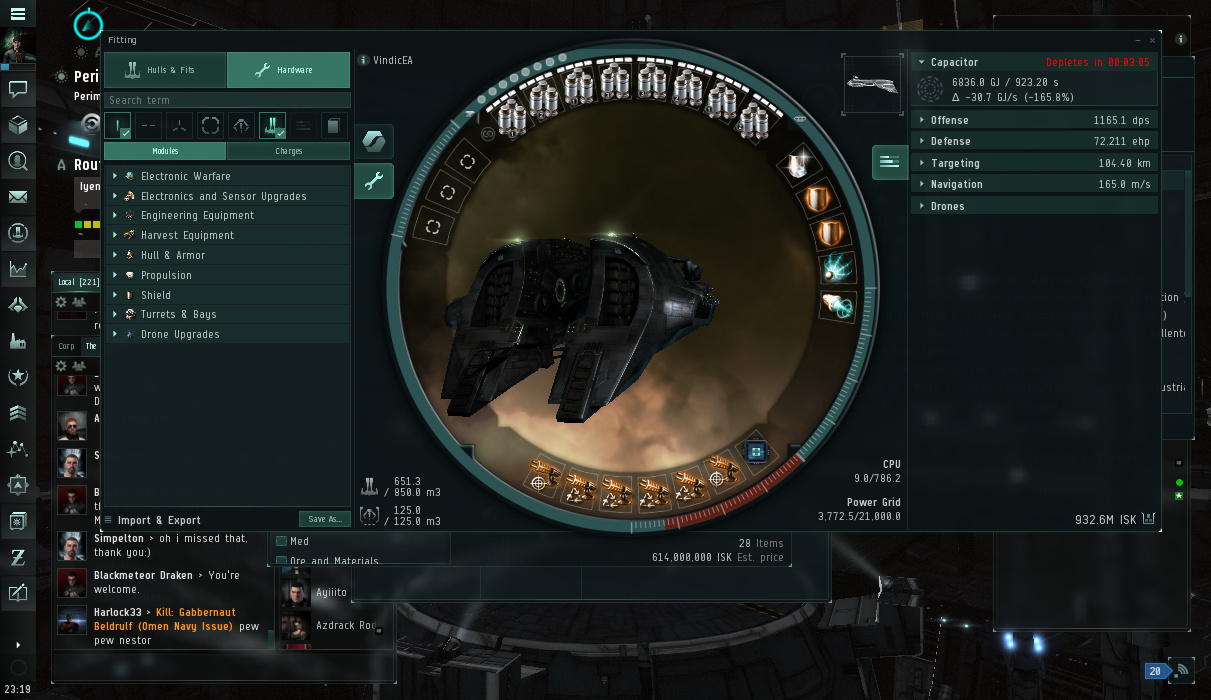Expand the Offense stats panel

(949, 120)
